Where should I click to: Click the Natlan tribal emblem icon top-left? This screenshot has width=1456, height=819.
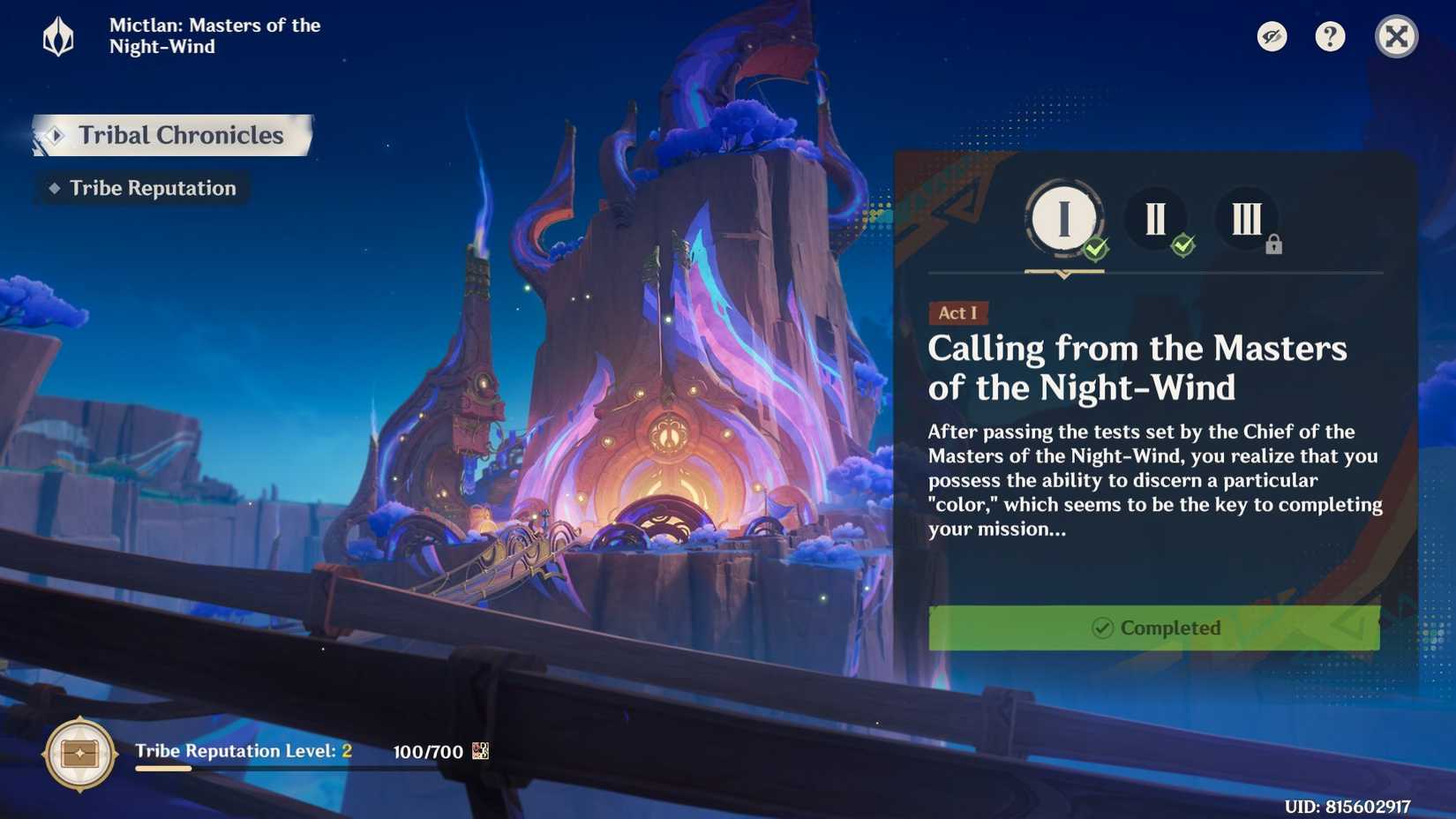56,36
